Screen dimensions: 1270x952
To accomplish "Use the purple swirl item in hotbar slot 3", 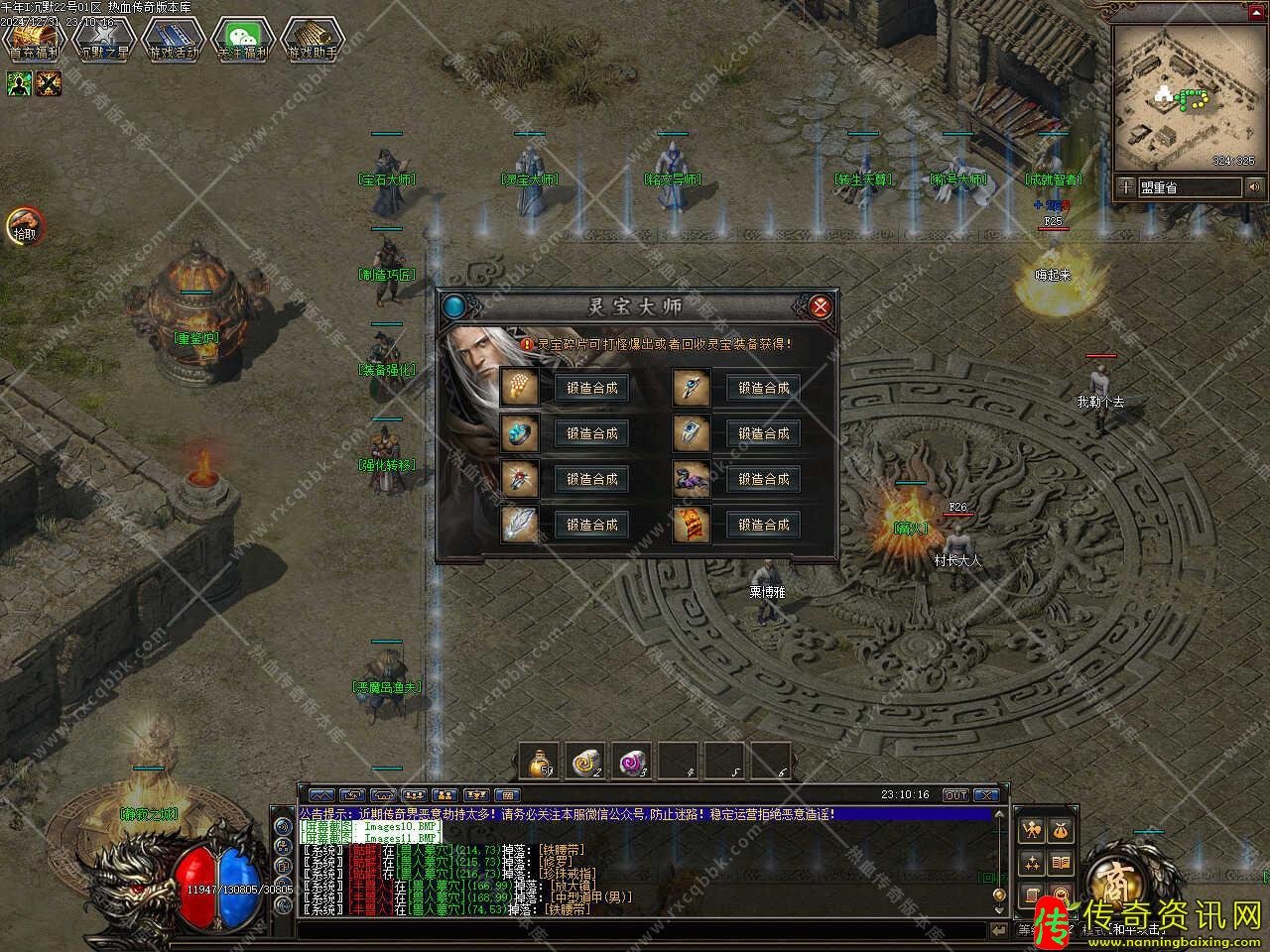I will coord(631,761).
